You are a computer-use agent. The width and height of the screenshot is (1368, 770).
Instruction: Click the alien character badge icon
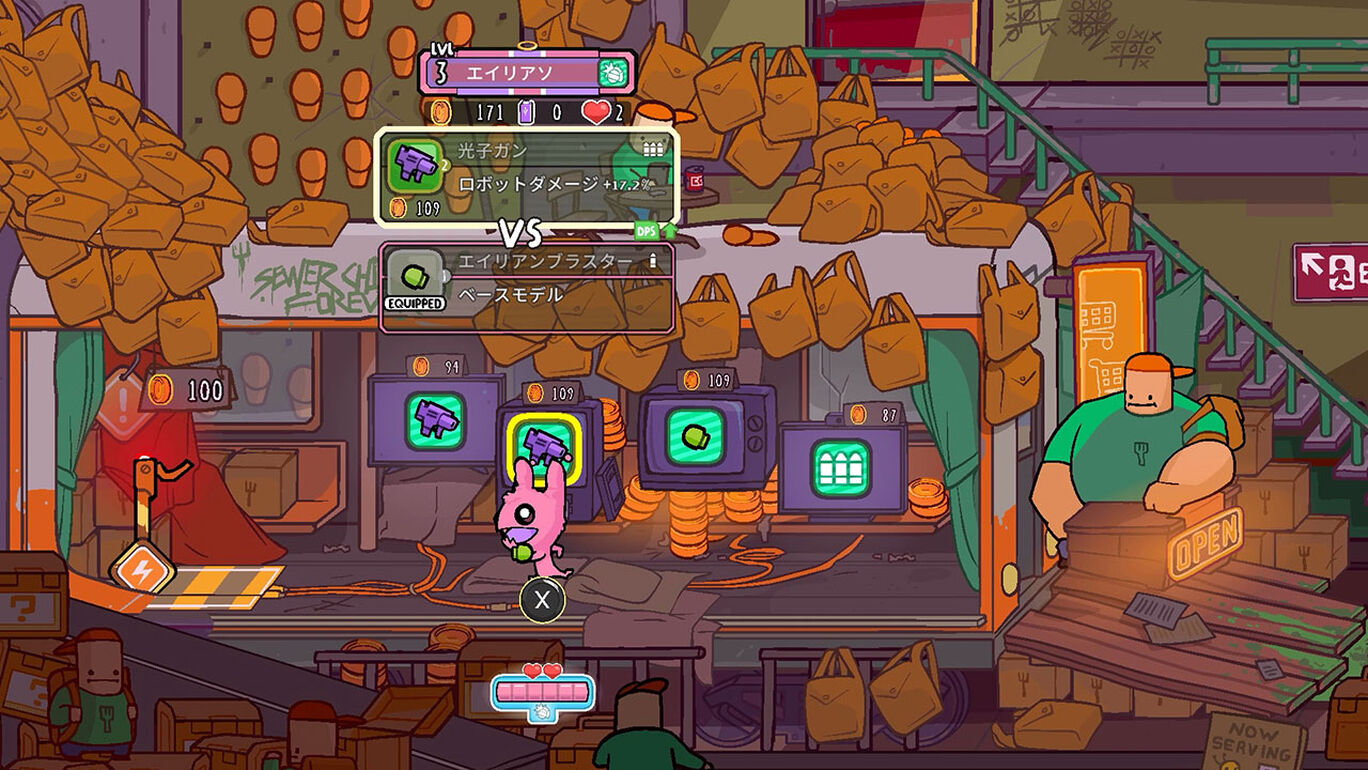point(612,73)
